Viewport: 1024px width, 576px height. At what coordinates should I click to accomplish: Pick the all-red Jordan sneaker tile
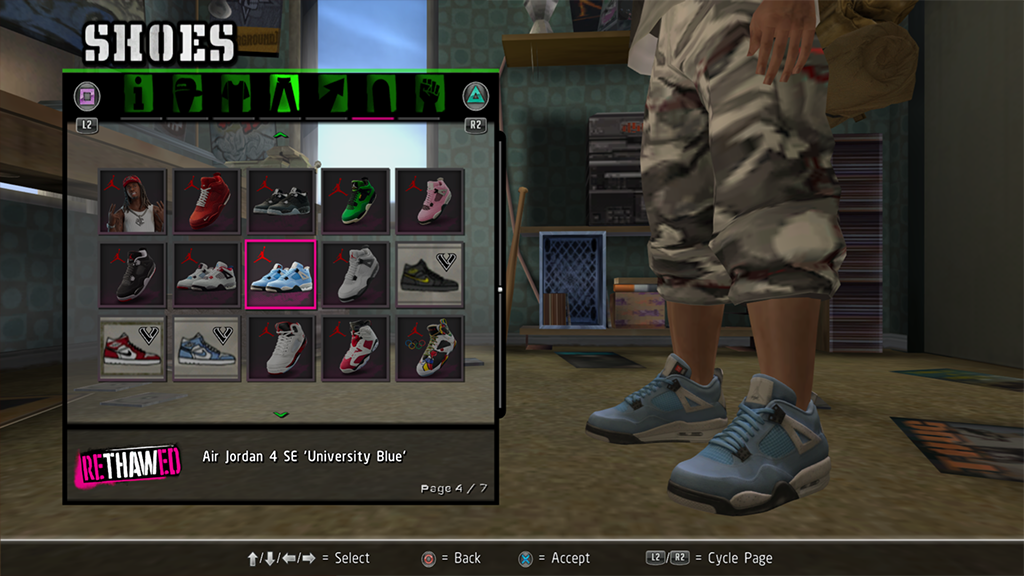coord(206,201)
